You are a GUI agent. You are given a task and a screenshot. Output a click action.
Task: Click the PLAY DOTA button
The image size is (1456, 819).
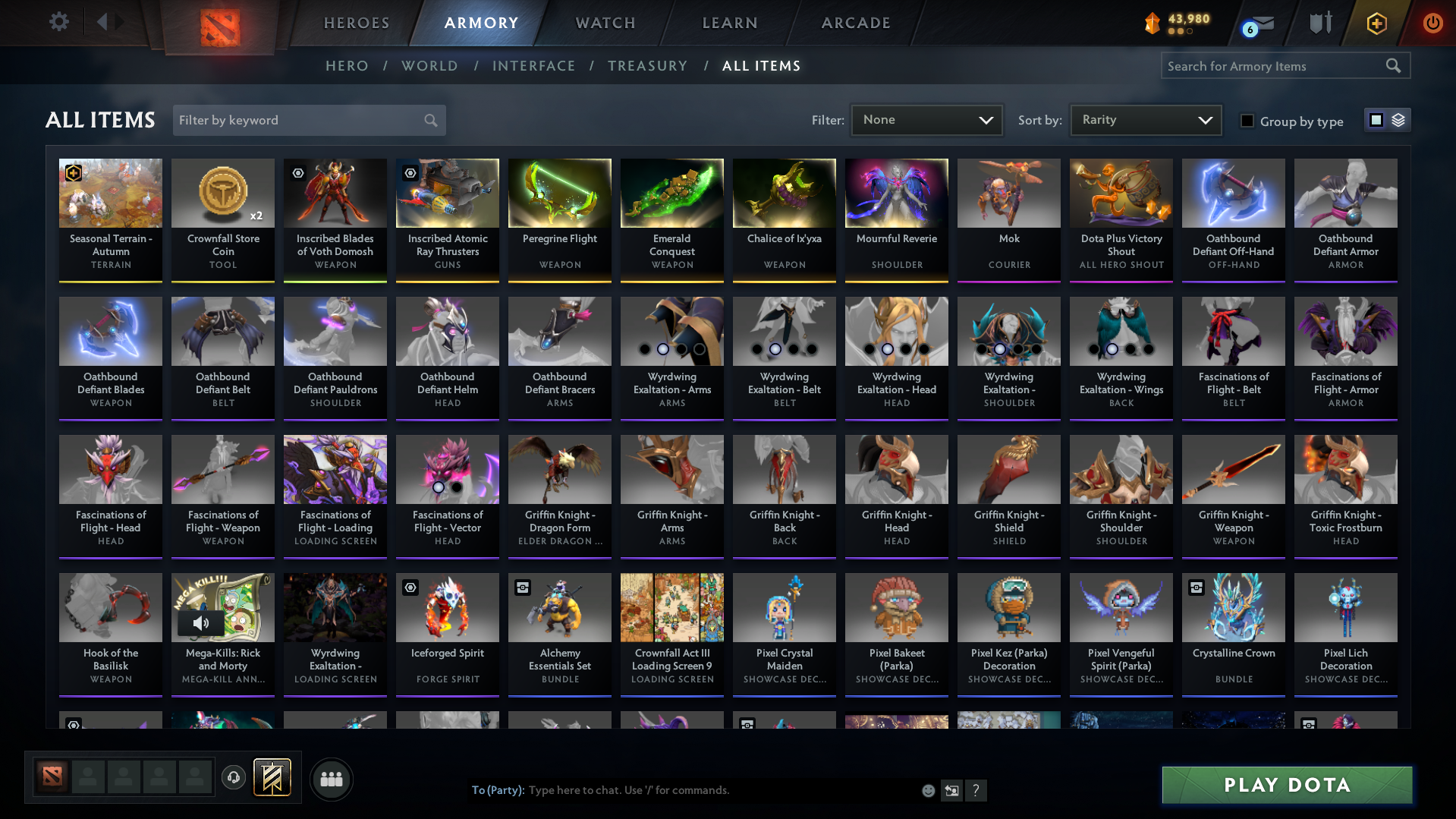pyautogui.click(x=1285, y=785)
